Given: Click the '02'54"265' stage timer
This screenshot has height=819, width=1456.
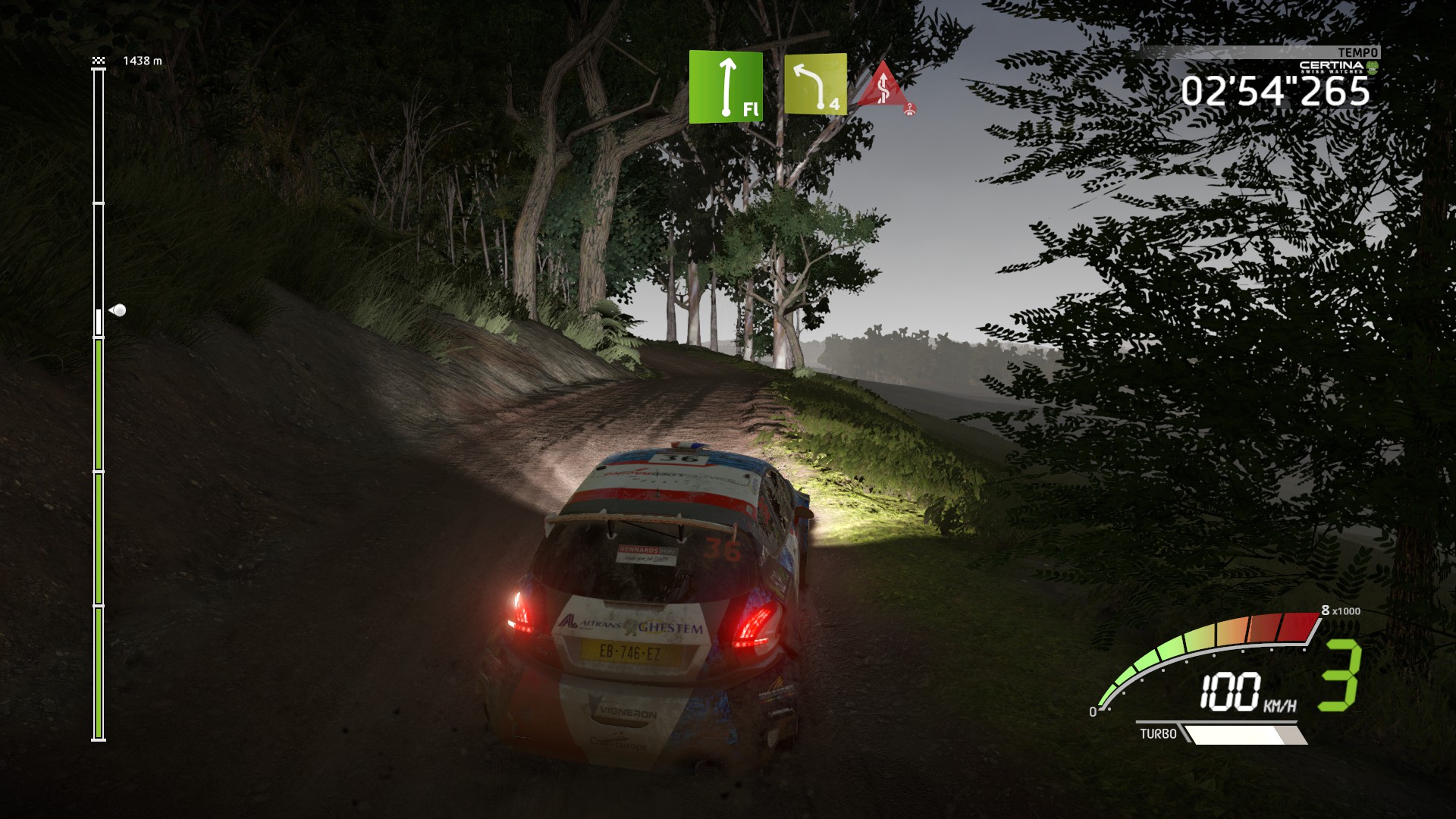Looking at the screenshot, I should point(1279,93).
